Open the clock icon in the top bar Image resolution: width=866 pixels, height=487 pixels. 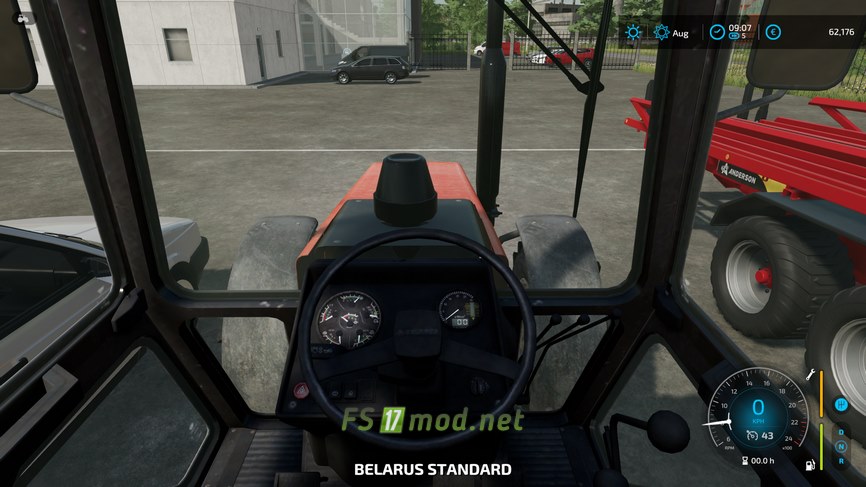(717, 32)
